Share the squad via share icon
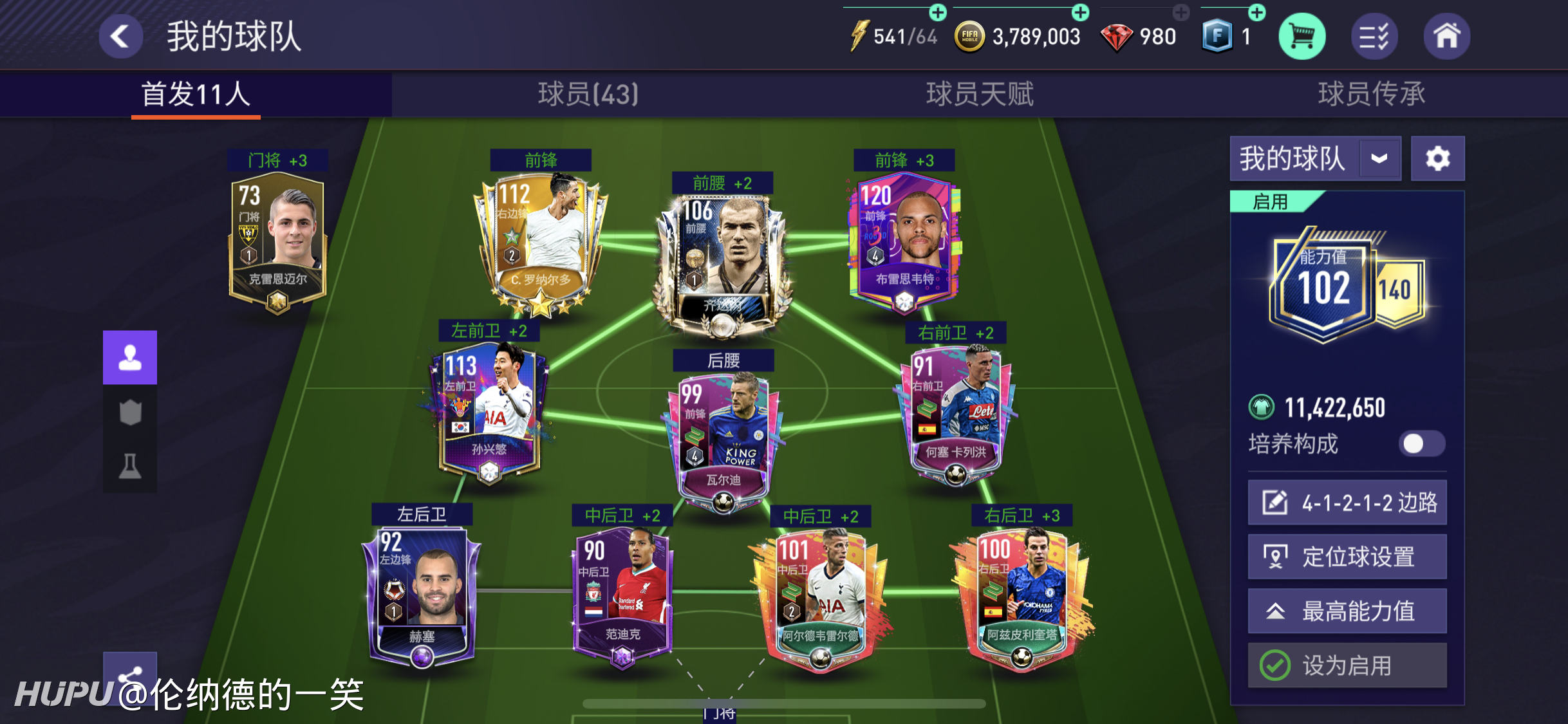1568x724 pixels. point(130,673)
